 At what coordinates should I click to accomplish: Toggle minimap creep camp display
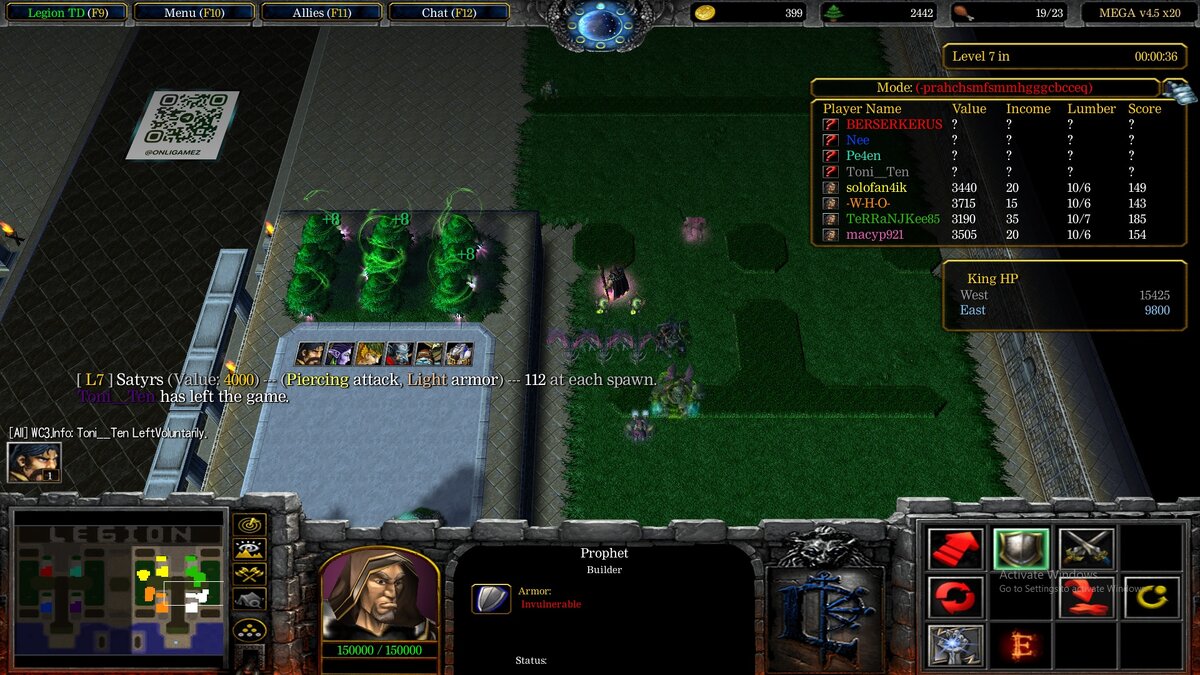click(249, 599)
